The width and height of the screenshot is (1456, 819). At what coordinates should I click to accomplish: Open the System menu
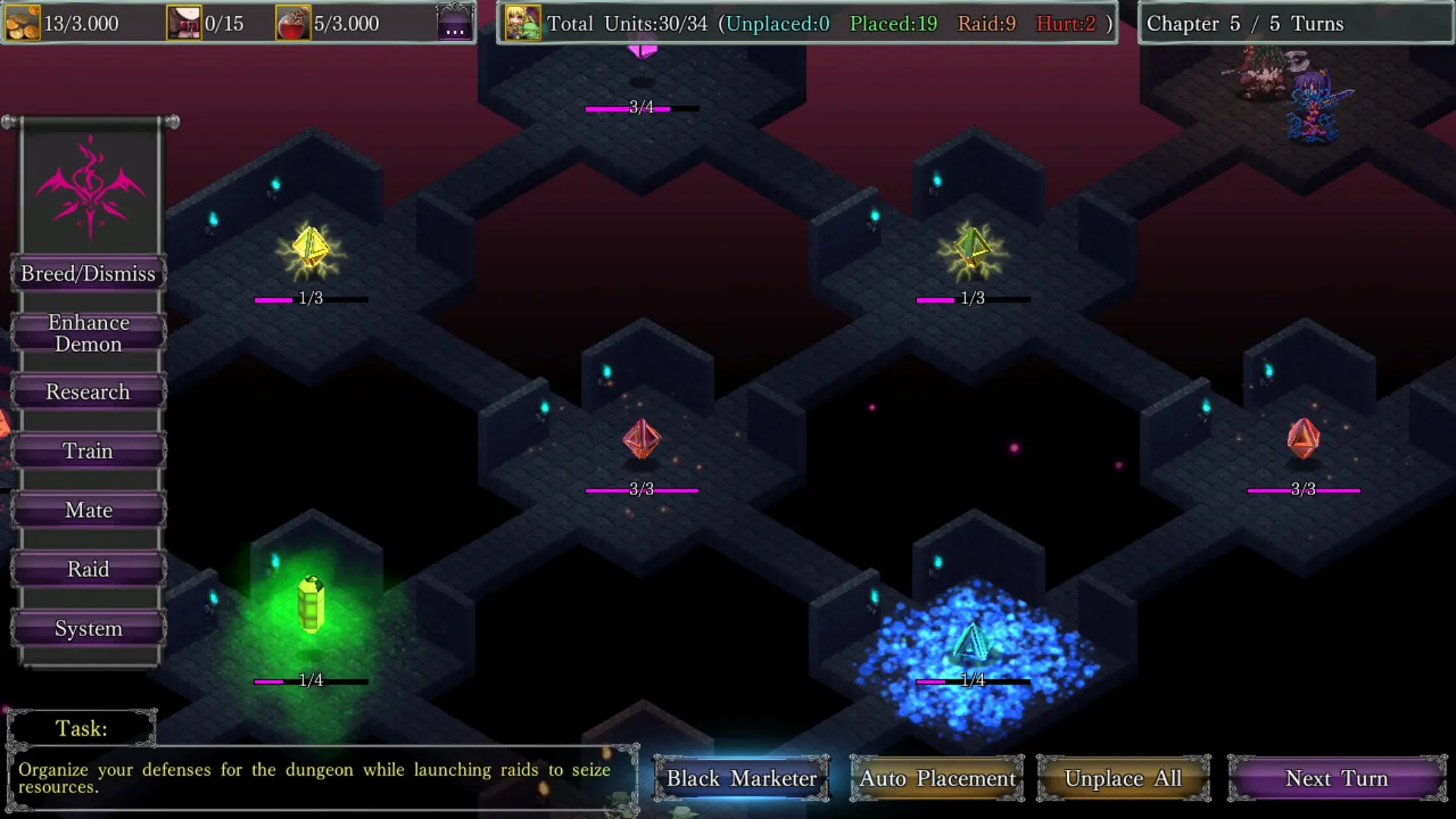point(88,629)
